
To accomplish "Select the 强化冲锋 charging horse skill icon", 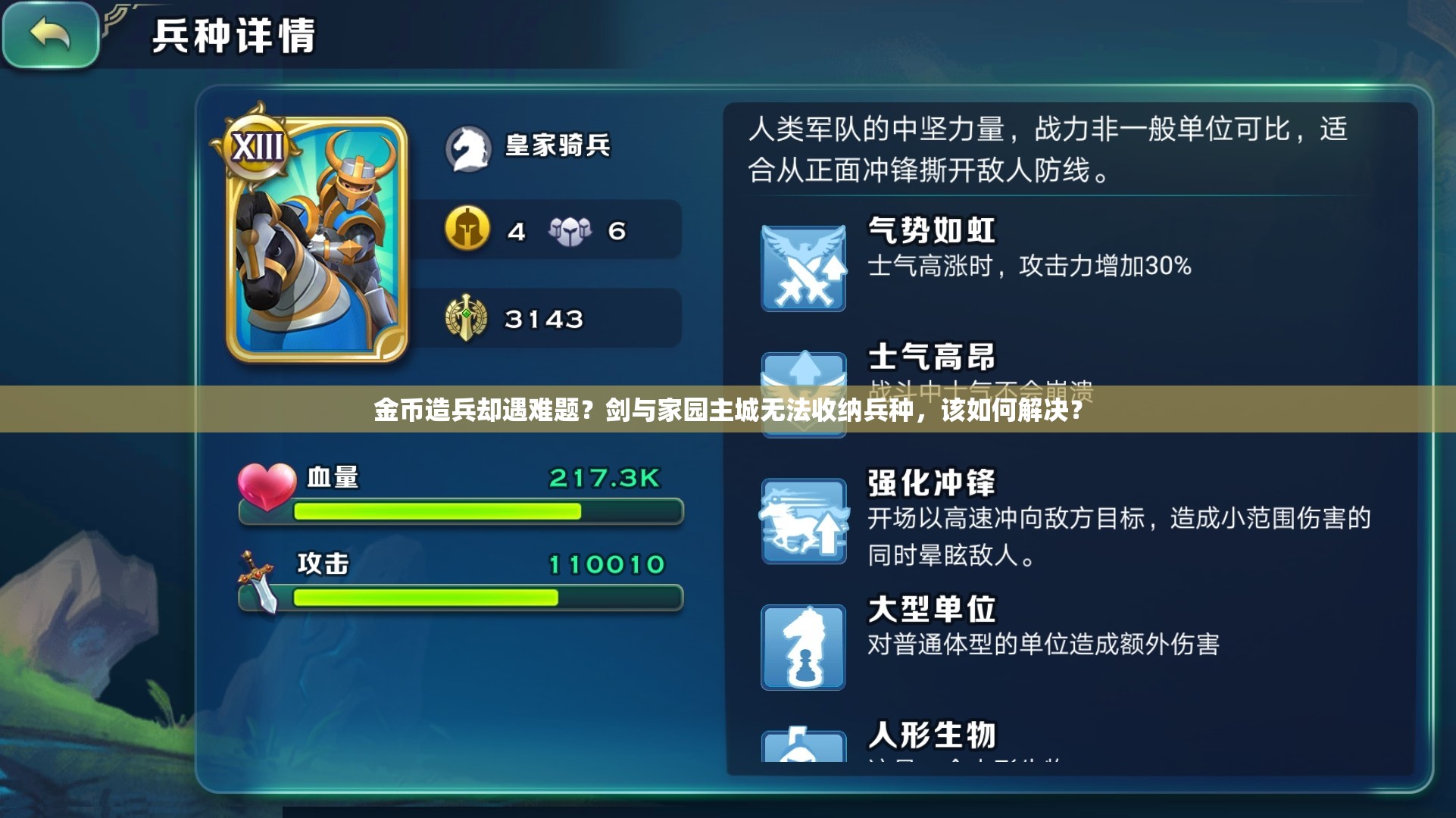I will [x=805, y=519].
